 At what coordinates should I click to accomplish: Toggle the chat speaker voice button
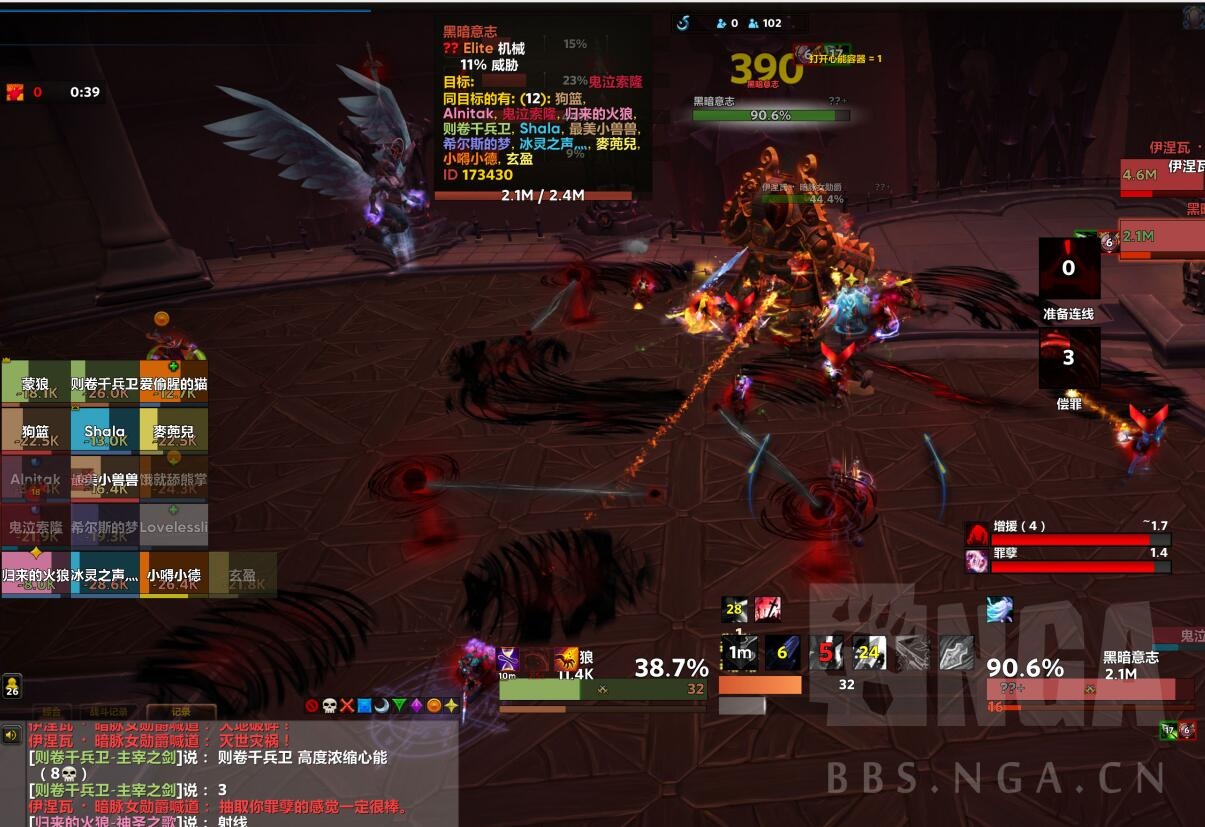12,735
